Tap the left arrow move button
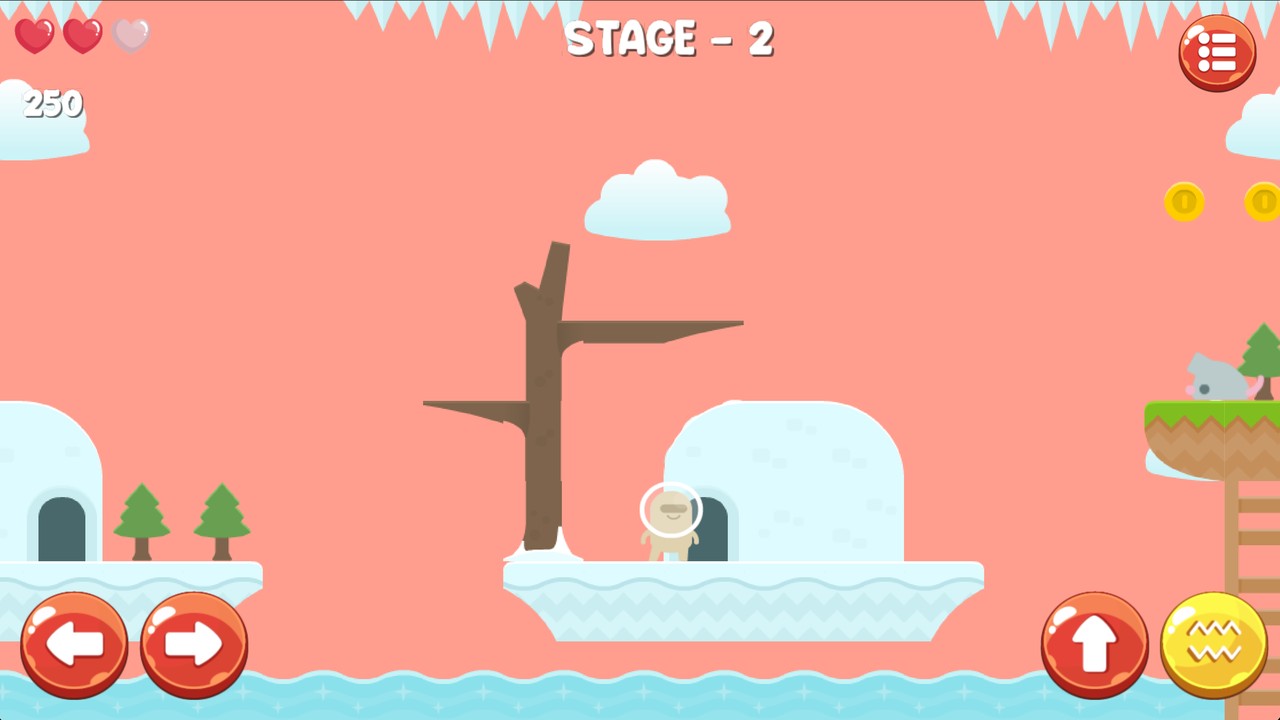1280x720 pixels. 74,645
